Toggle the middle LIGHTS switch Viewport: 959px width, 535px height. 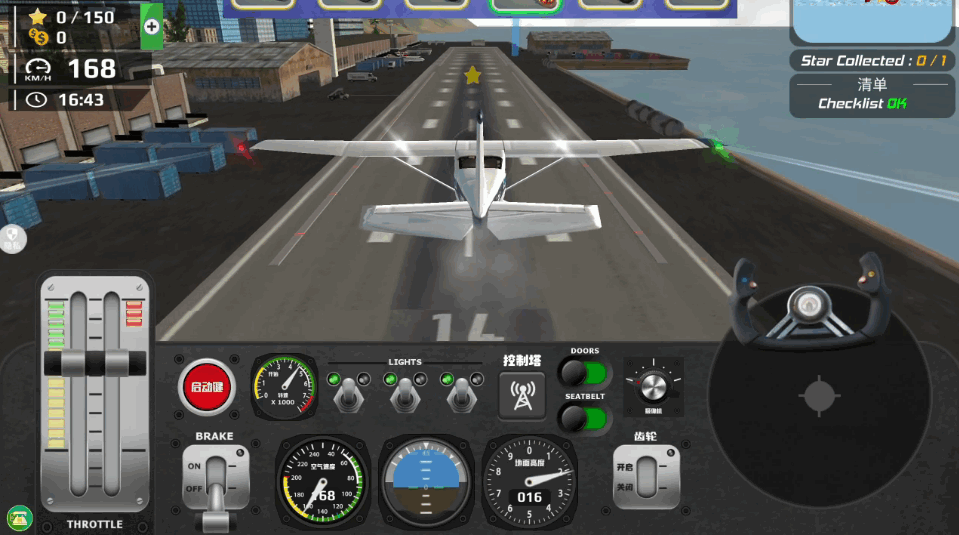click(x=404, y=394)
